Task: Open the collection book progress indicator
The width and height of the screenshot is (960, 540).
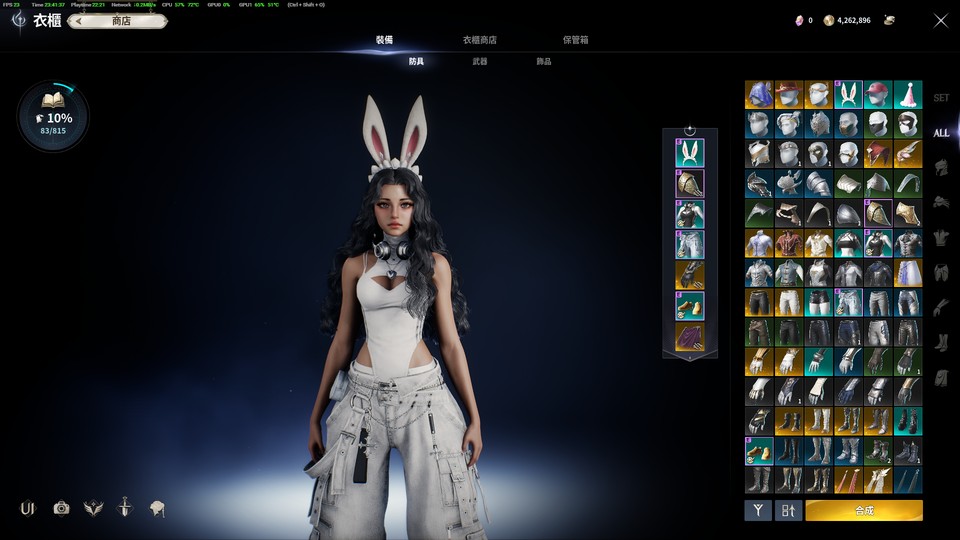Action: [x=53, y=116]
